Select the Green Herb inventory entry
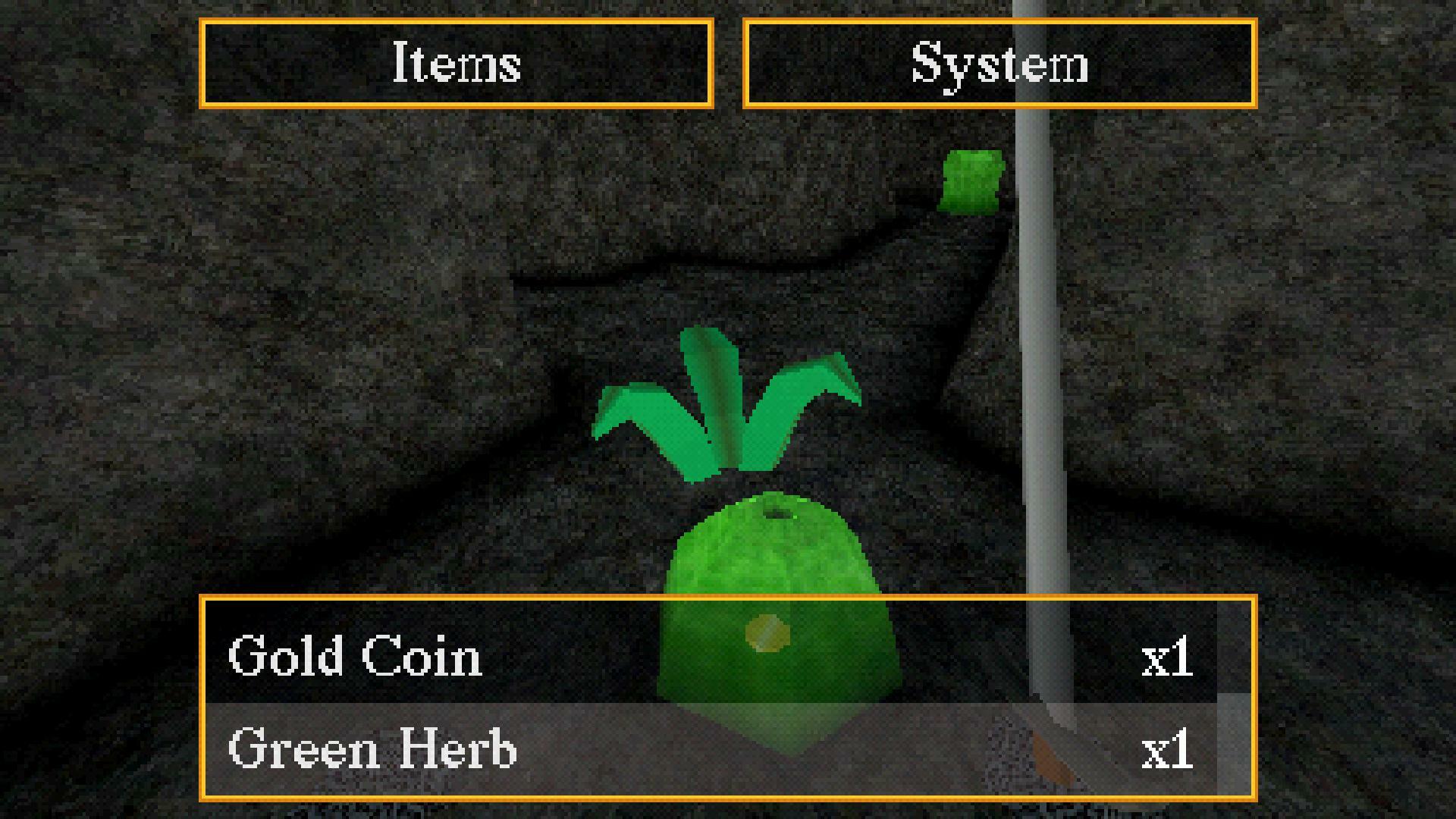 tap(372, 750)
